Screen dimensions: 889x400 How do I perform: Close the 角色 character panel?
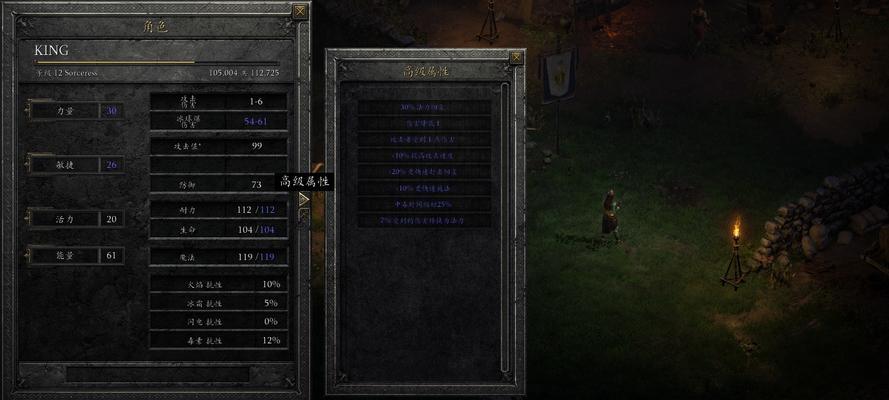pos(300,11)
